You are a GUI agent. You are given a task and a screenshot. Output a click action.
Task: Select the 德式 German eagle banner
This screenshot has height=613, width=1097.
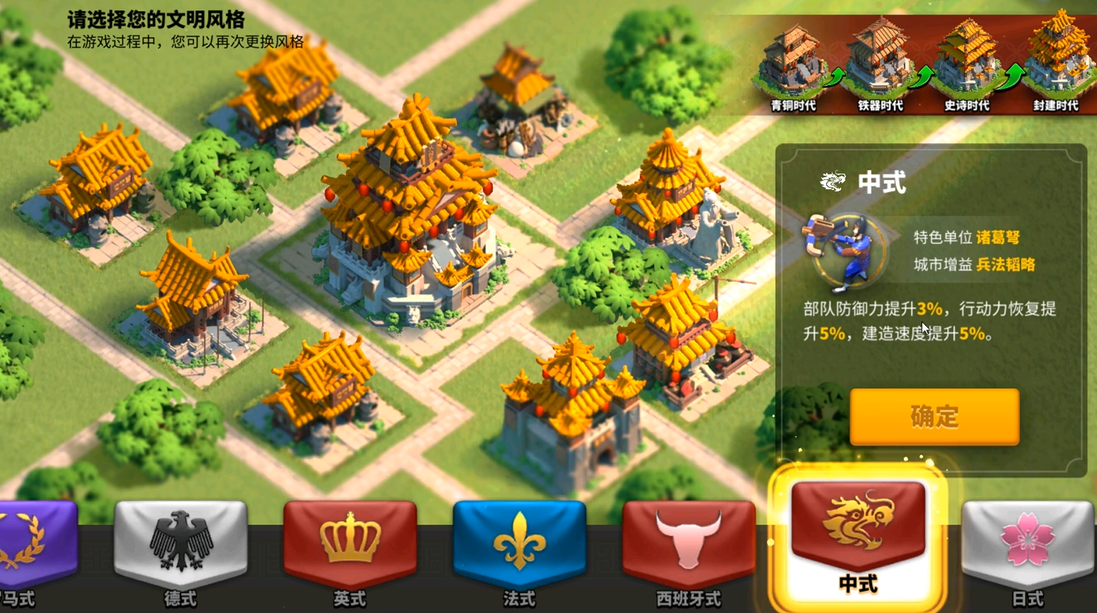[181, 545]
